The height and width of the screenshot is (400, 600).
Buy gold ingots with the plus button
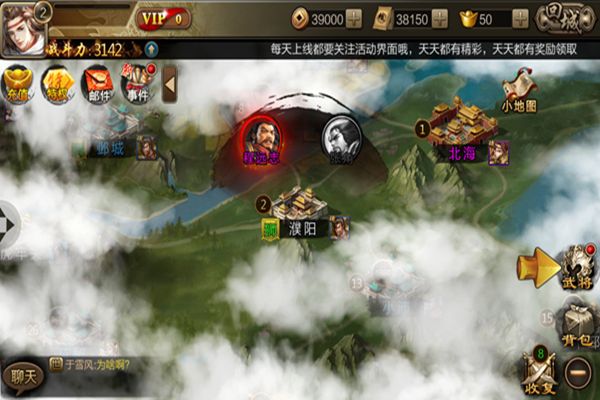click(520, 19)
